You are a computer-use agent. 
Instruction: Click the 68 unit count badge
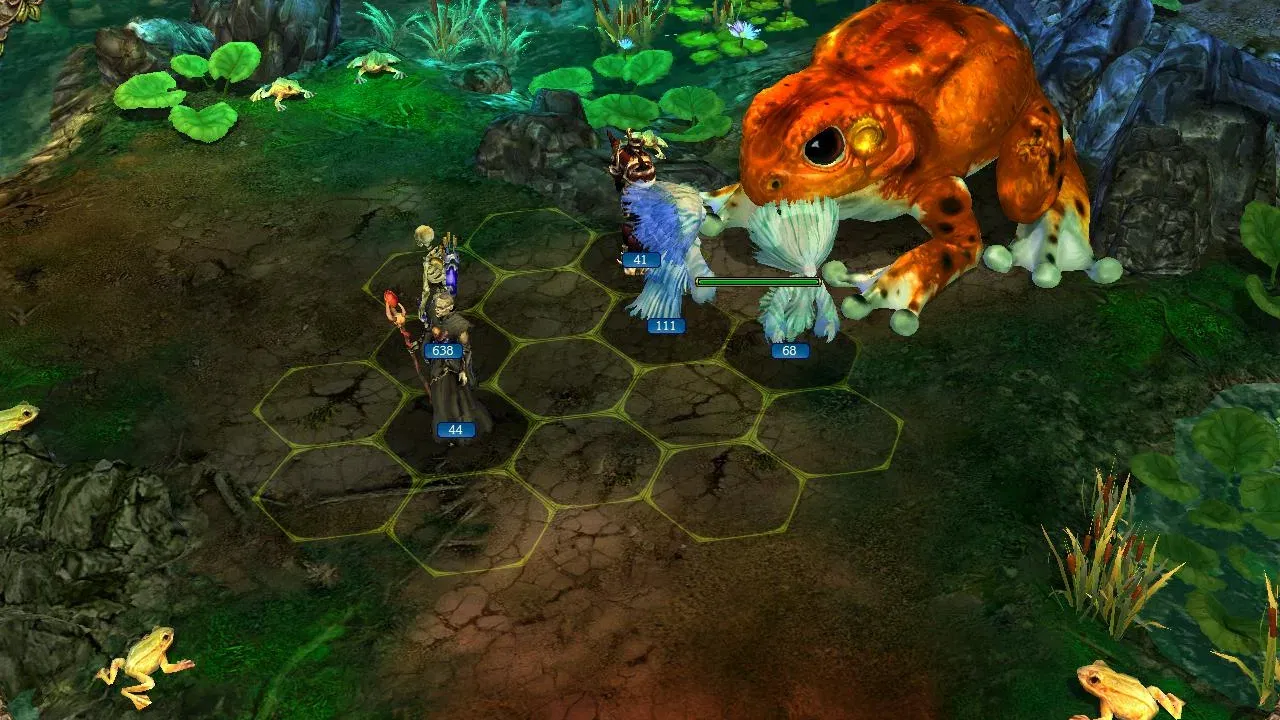point(789,352)
